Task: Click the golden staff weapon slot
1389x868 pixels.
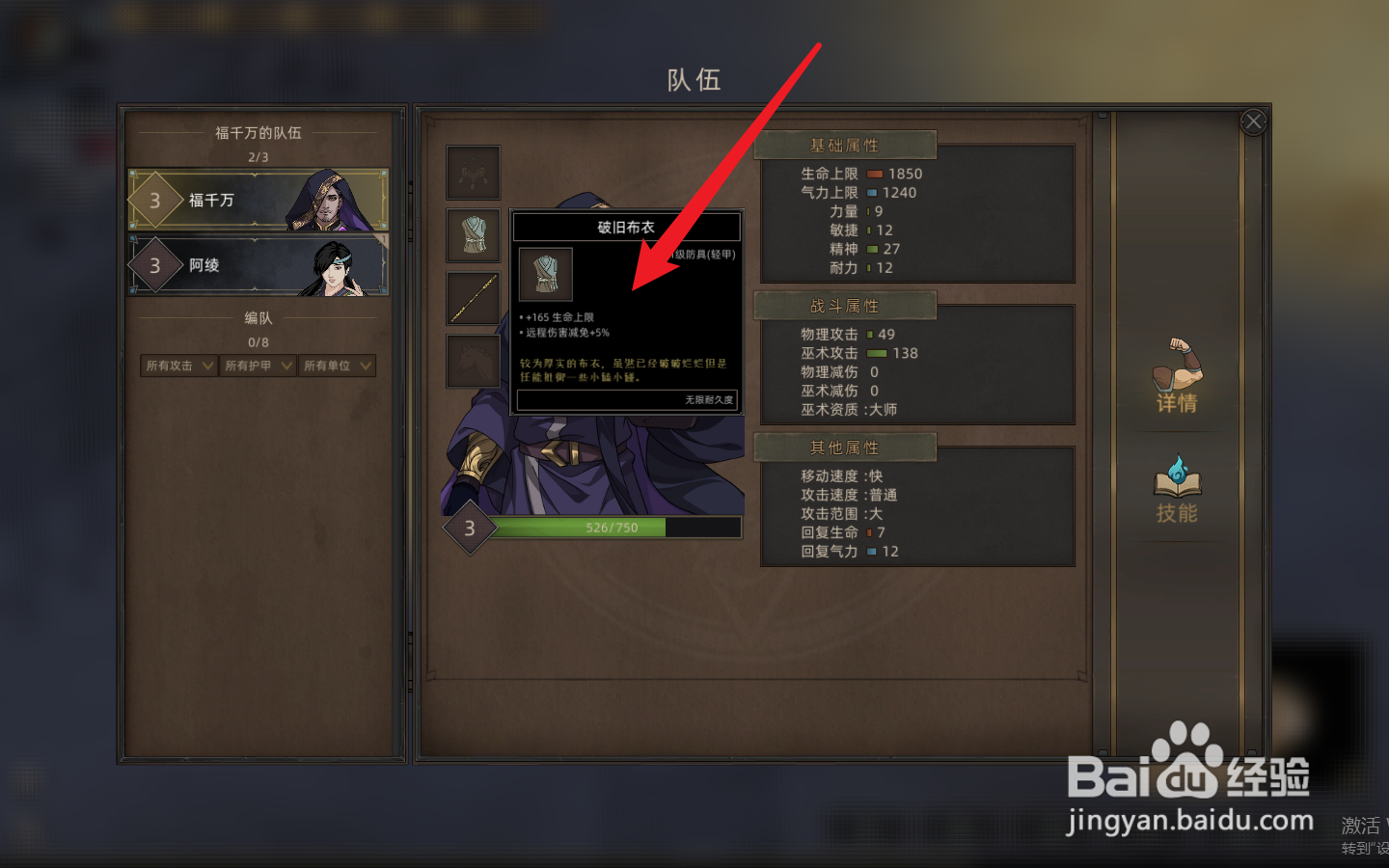Action: 473,297
